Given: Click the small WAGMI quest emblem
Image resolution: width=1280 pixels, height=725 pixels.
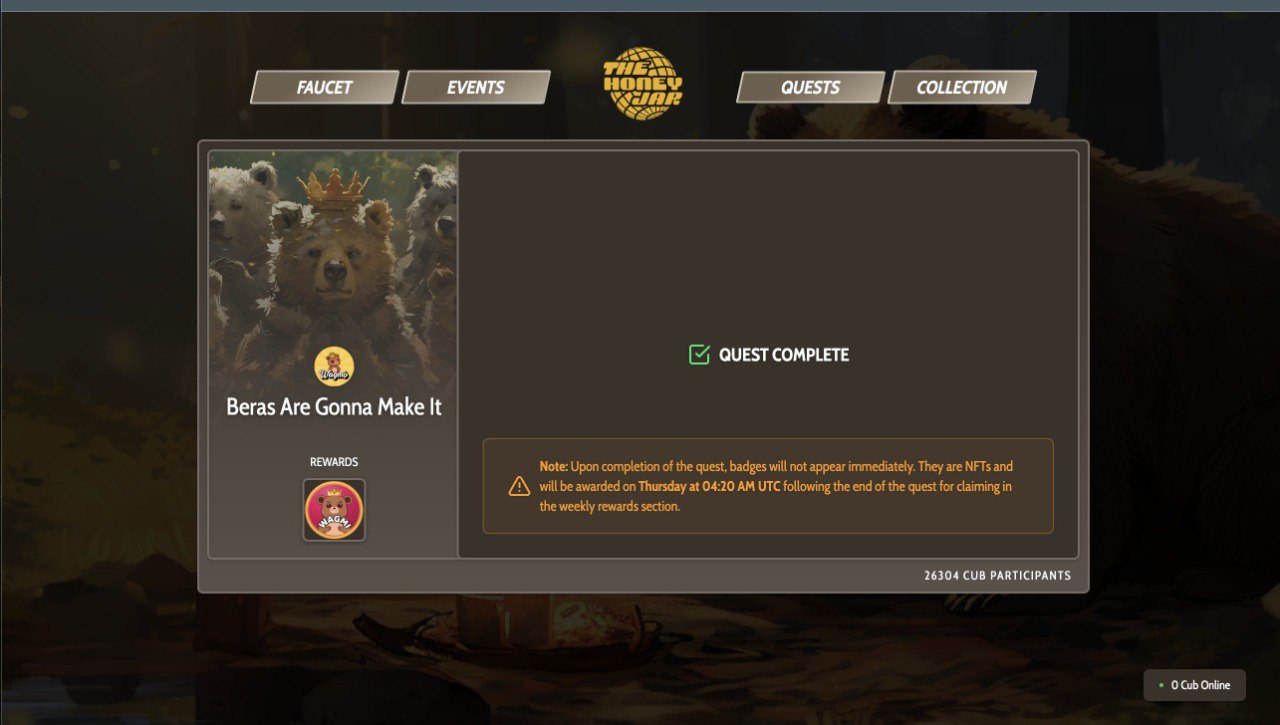Looking at the screenshot, I should point(334,367).
